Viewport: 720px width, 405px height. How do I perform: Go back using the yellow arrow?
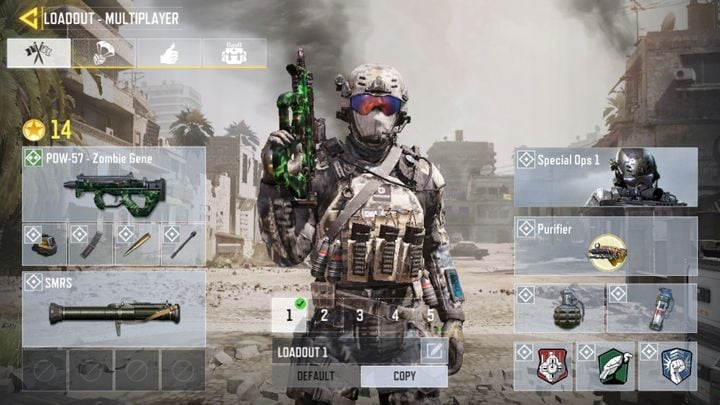[x=27, y=18]
